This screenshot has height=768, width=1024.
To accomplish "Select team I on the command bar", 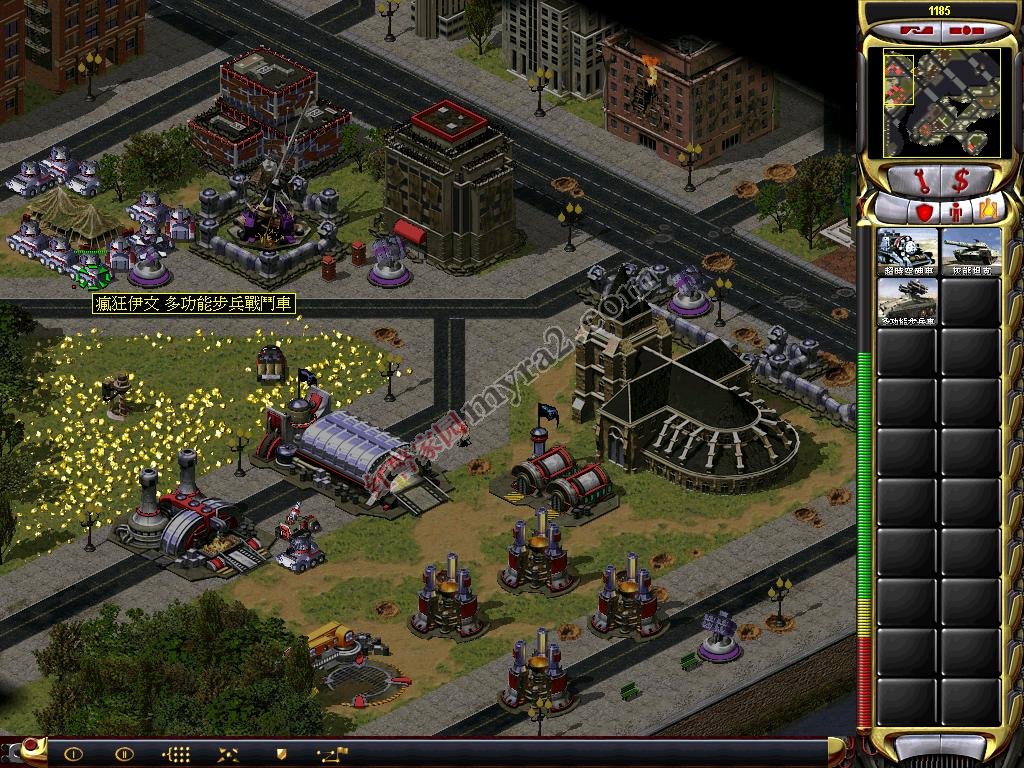I will [73, 754].
